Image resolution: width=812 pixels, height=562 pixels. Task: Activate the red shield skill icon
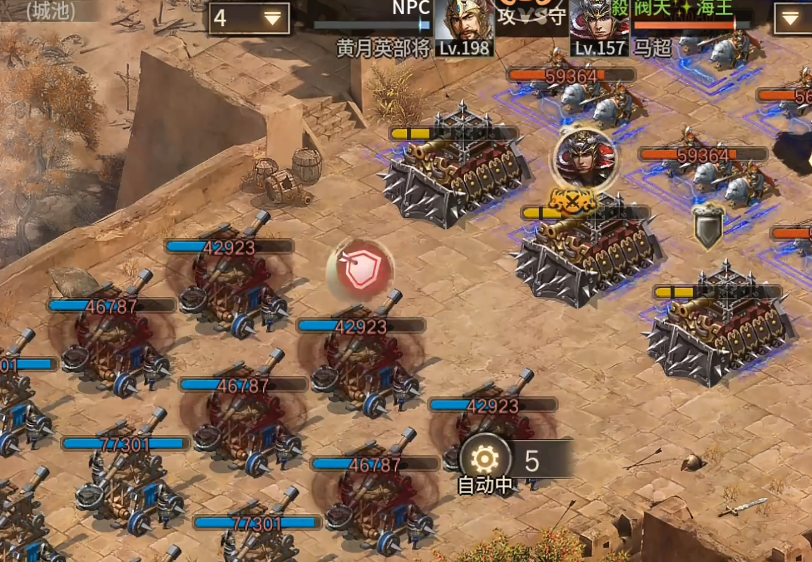[359, 270]
